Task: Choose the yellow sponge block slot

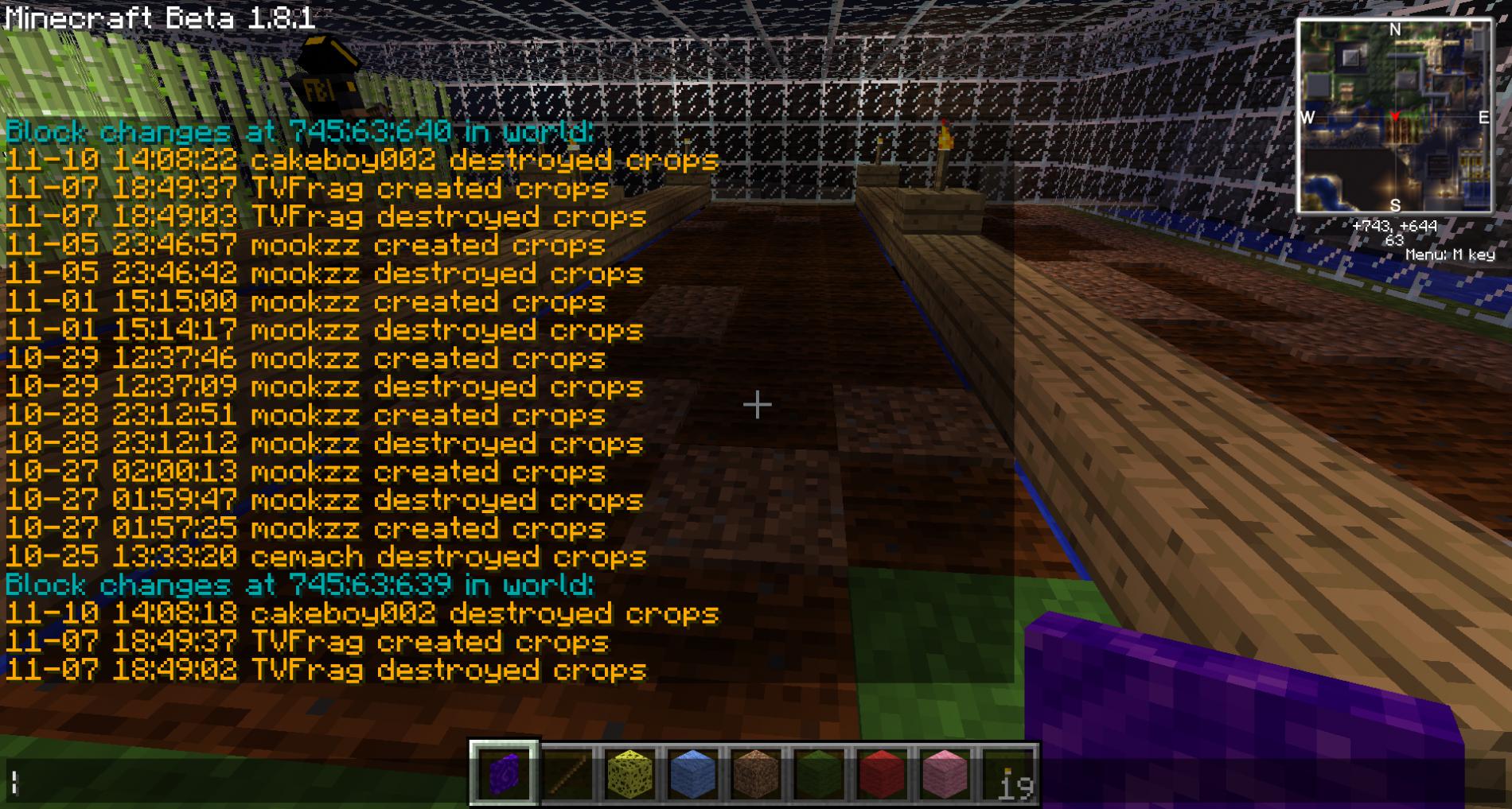Action: point(629,773)
